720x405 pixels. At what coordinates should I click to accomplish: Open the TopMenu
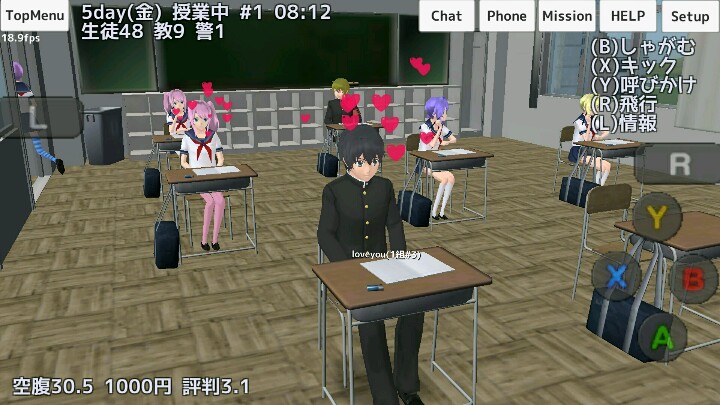34,15
